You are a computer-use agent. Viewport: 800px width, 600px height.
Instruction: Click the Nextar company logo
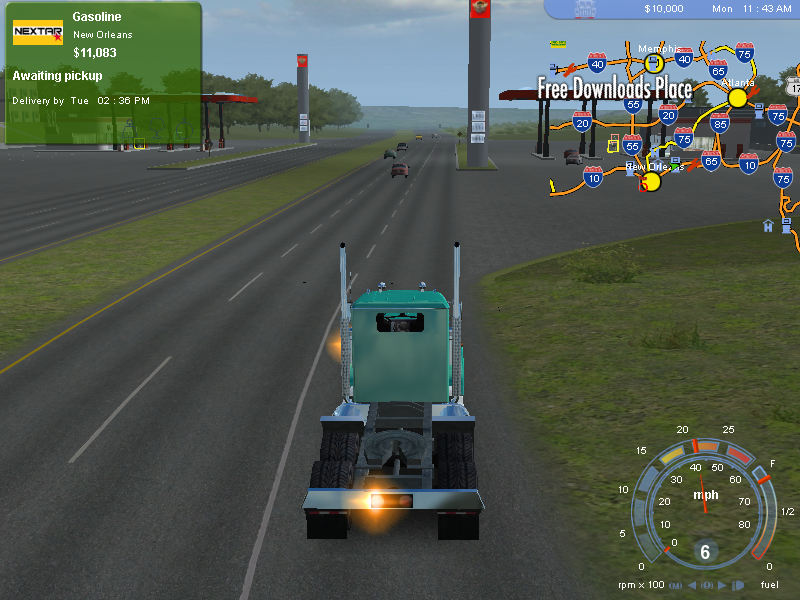[38, 33]
